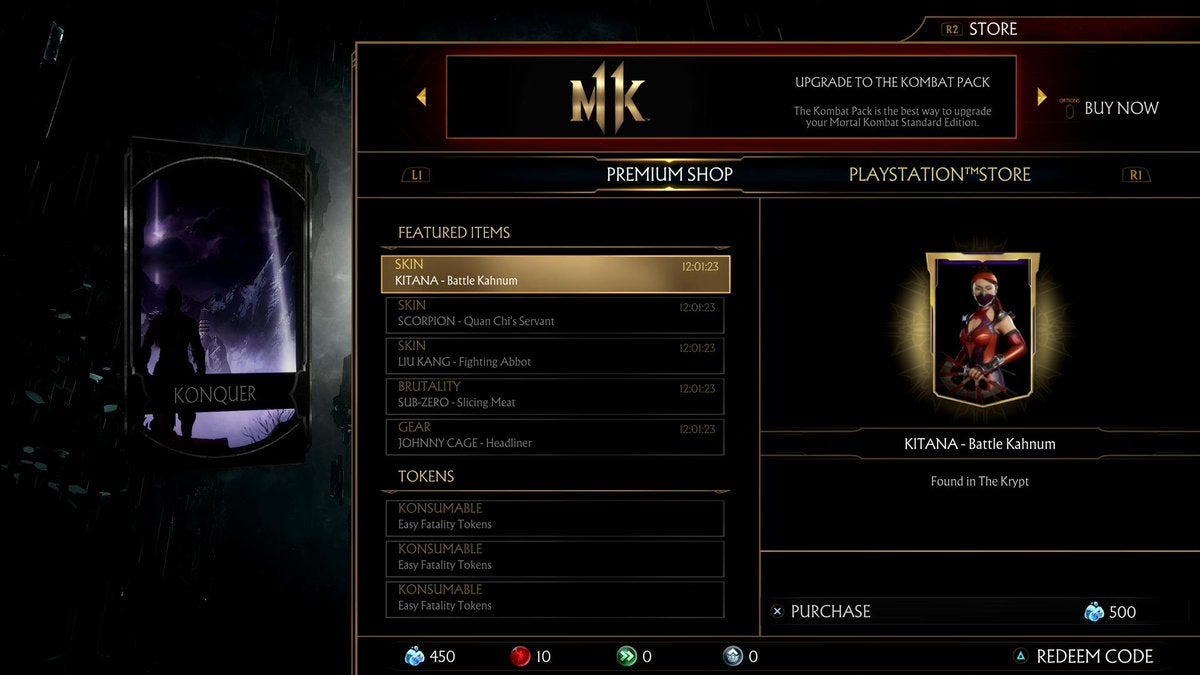Advance banner with right gold arrow

(x=1041, y=97)
